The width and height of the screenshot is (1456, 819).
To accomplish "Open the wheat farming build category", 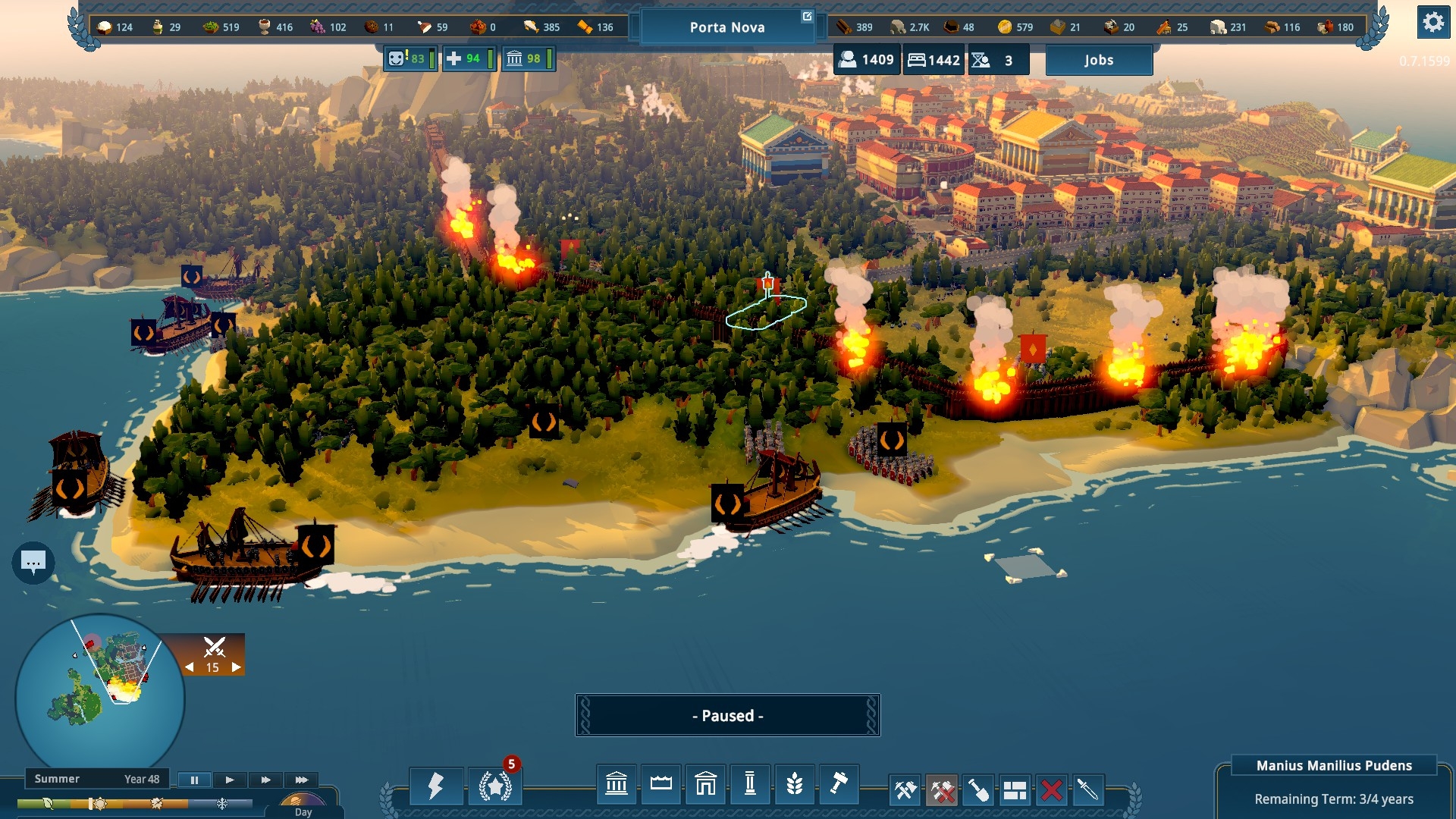I will pyautogui.click(x=794, y=784).
